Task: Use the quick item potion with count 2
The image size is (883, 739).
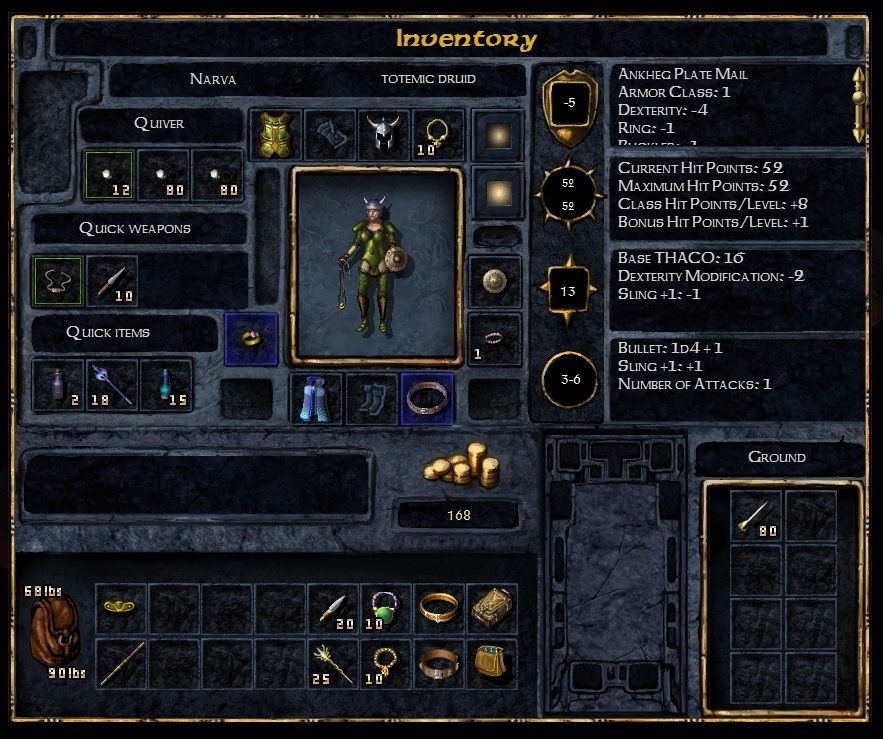Action: pos(58,386)
